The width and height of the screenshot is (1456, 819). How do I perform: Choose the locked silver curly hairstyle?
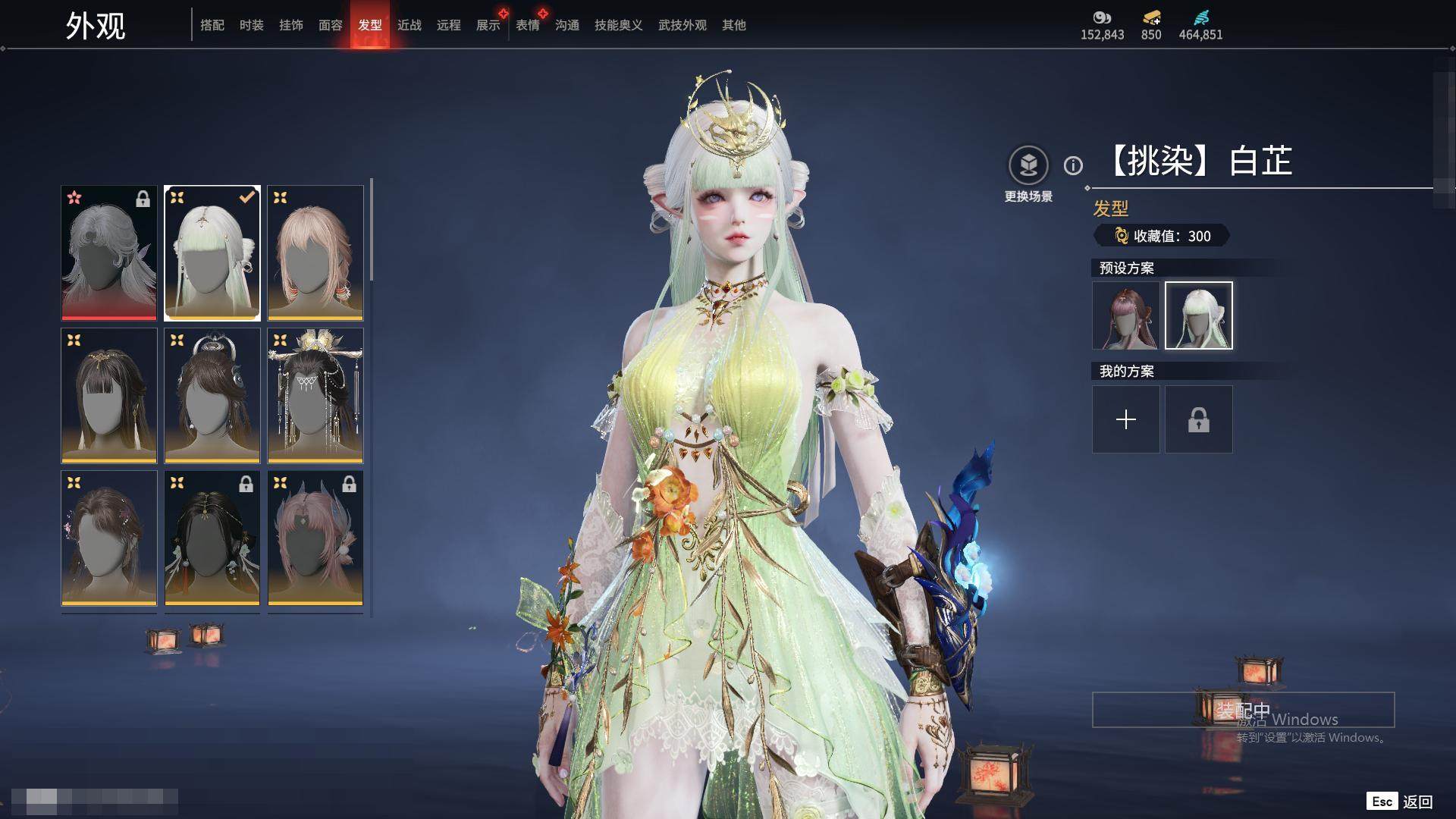tap(109, 253)
